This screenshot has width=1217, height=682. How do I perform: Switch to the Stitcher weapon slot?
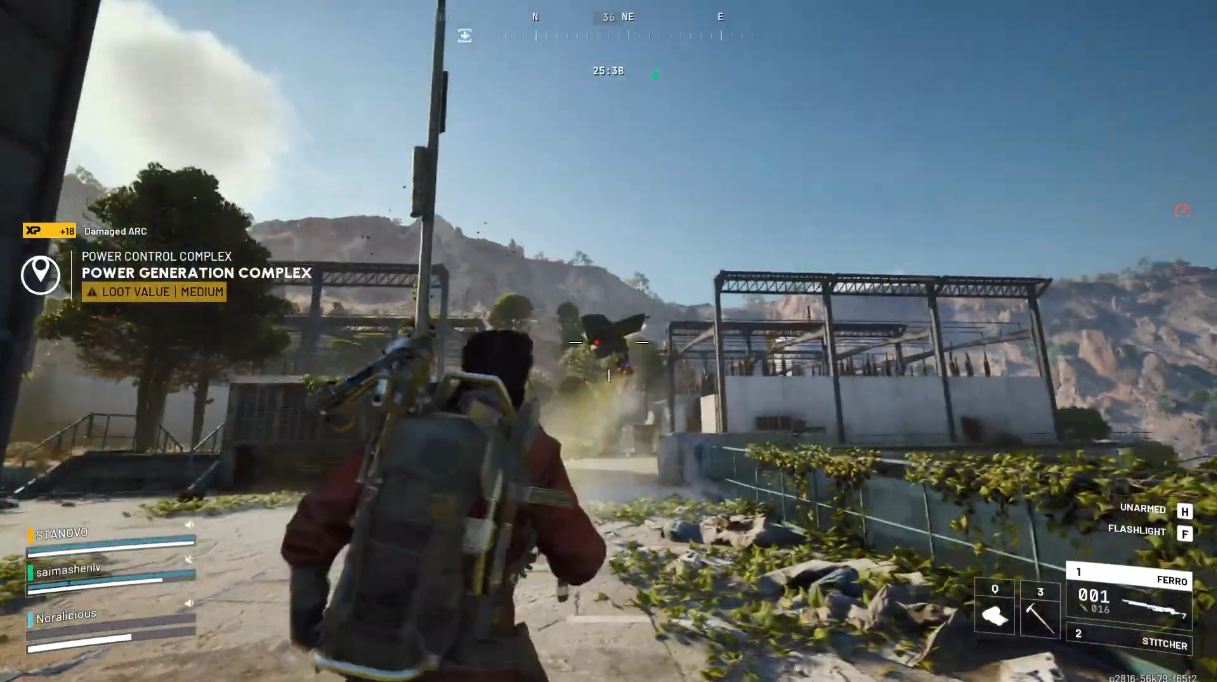(1128, 639)
